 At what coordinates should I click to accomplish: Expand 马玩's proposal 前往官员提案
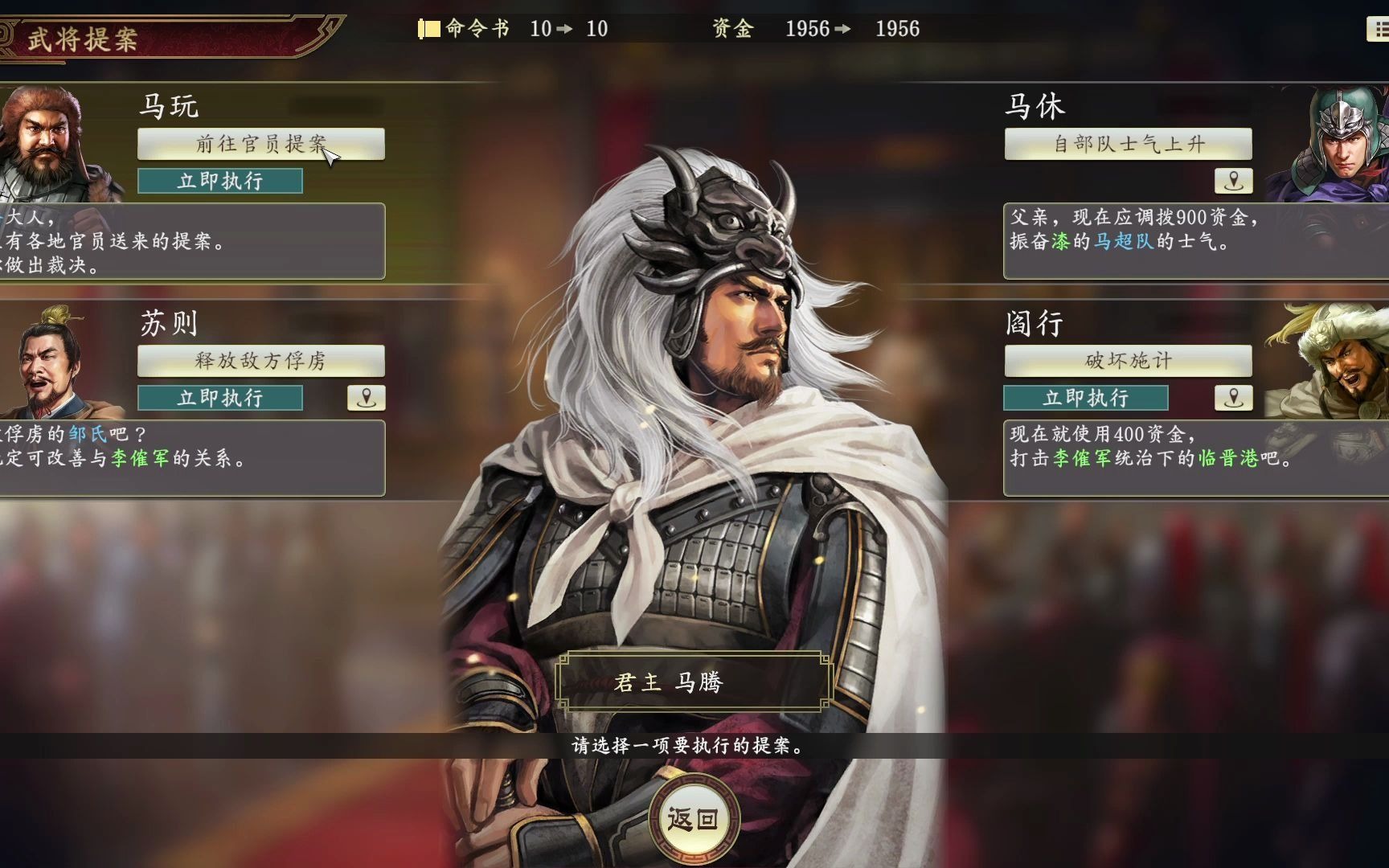pyautogui.click(x=260, y=145)
